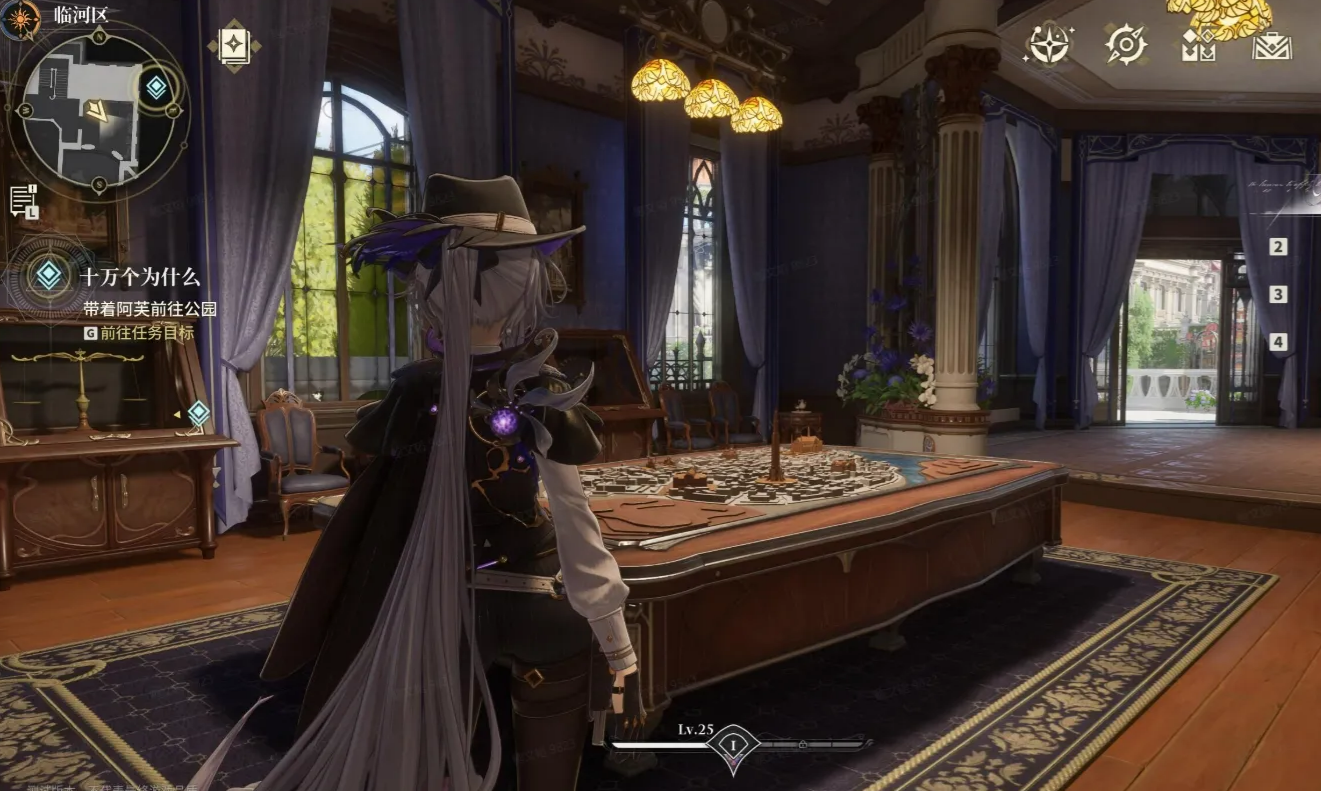Click the diamond quest emblem beside 十万个为什么
Viewport: 1321px width, 791px height.
[48, 275]
